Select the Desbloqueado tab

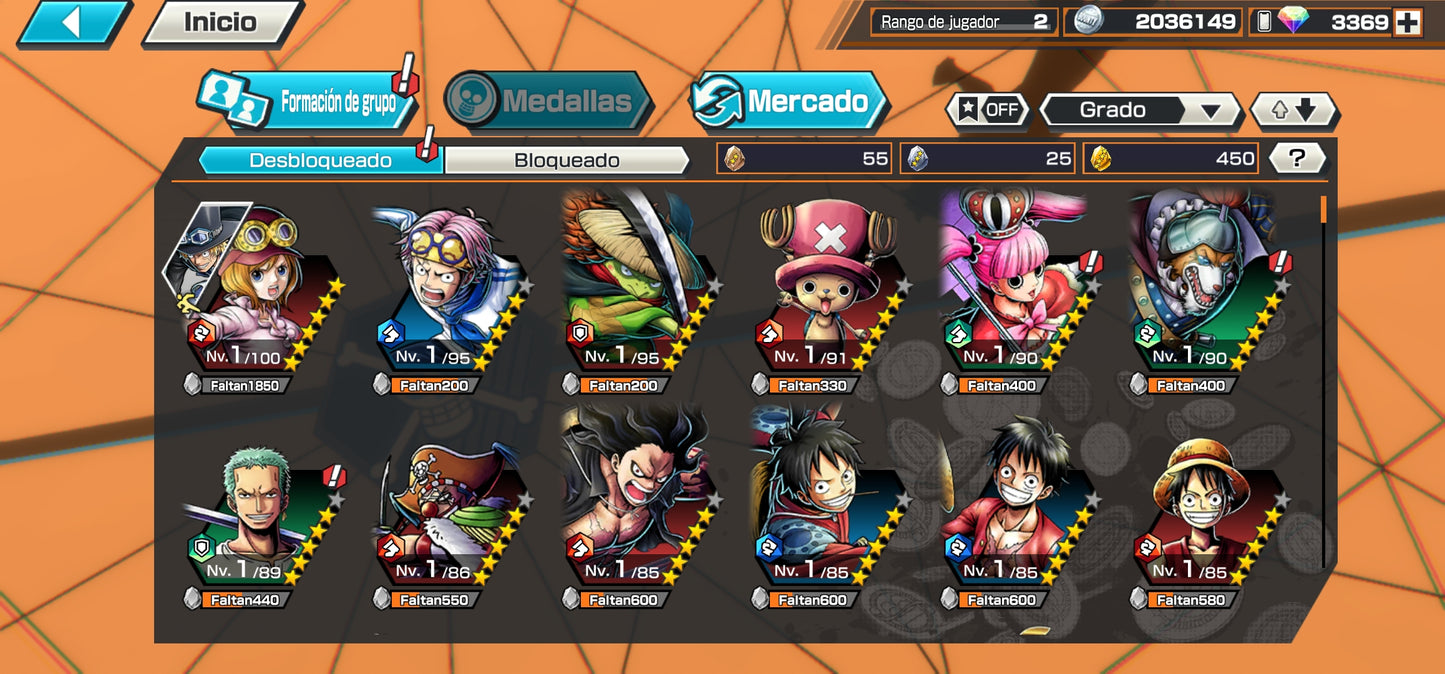320,160
